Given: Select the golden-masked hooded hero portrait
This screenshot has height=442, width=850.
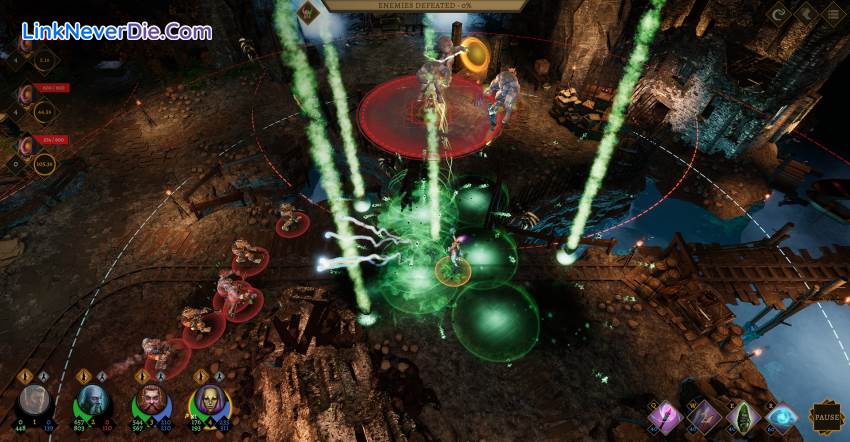Looking at the screenshot, I should (210, 404).
